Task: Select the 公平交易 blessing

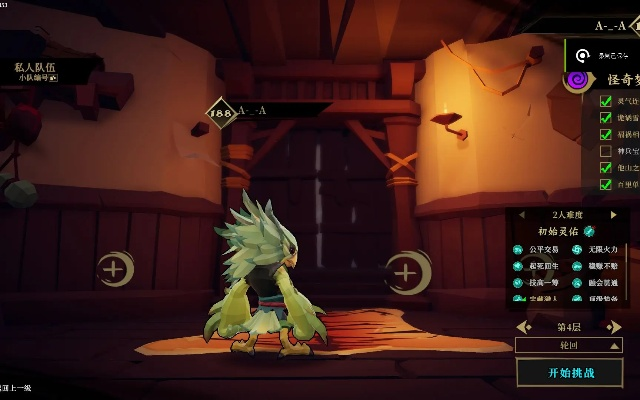Action: pos(541,249)
